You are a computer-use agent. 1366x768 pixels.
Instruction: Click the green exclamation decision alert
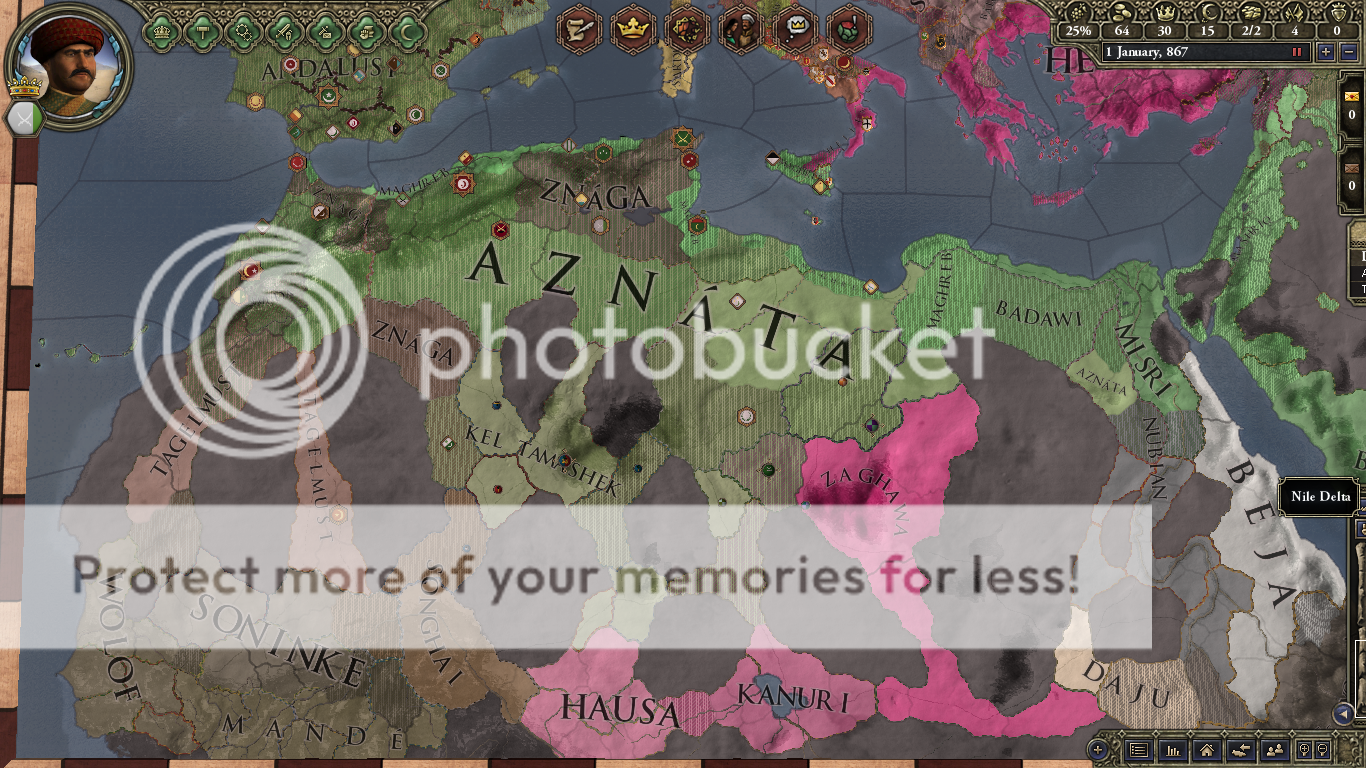point(846,29)
